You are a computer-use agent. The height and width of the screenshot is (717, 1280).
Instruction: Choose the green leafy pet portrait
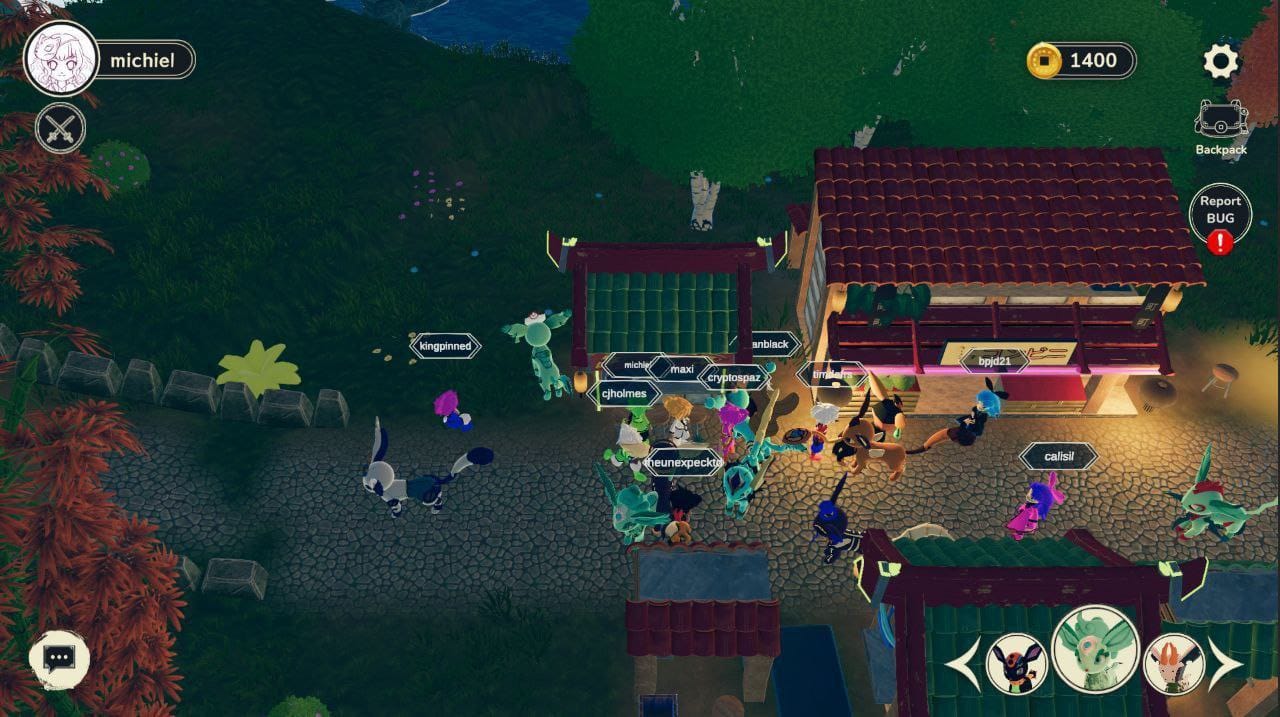tap(1096, 650)
